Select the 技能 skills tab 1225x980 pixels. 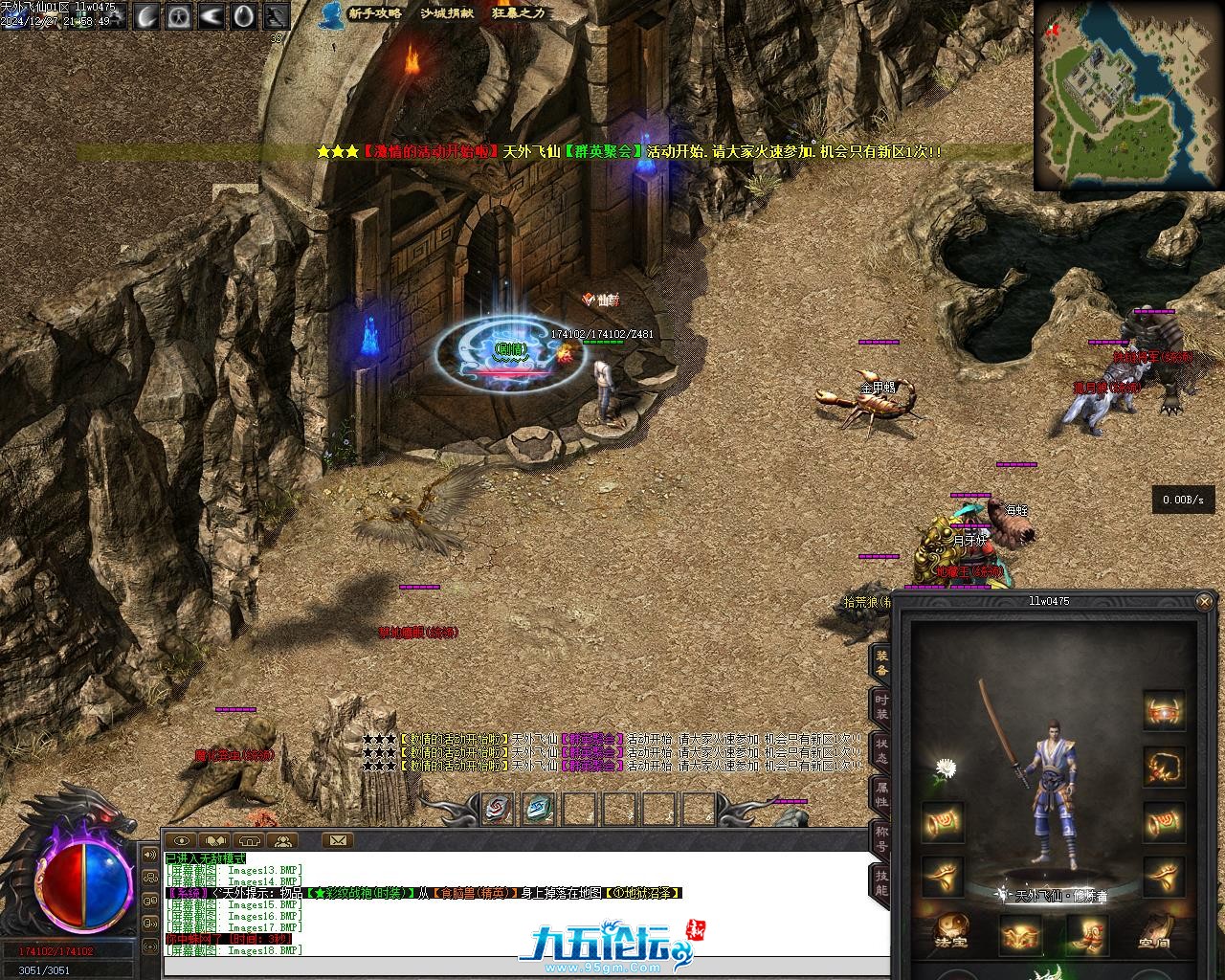point(880,882)
